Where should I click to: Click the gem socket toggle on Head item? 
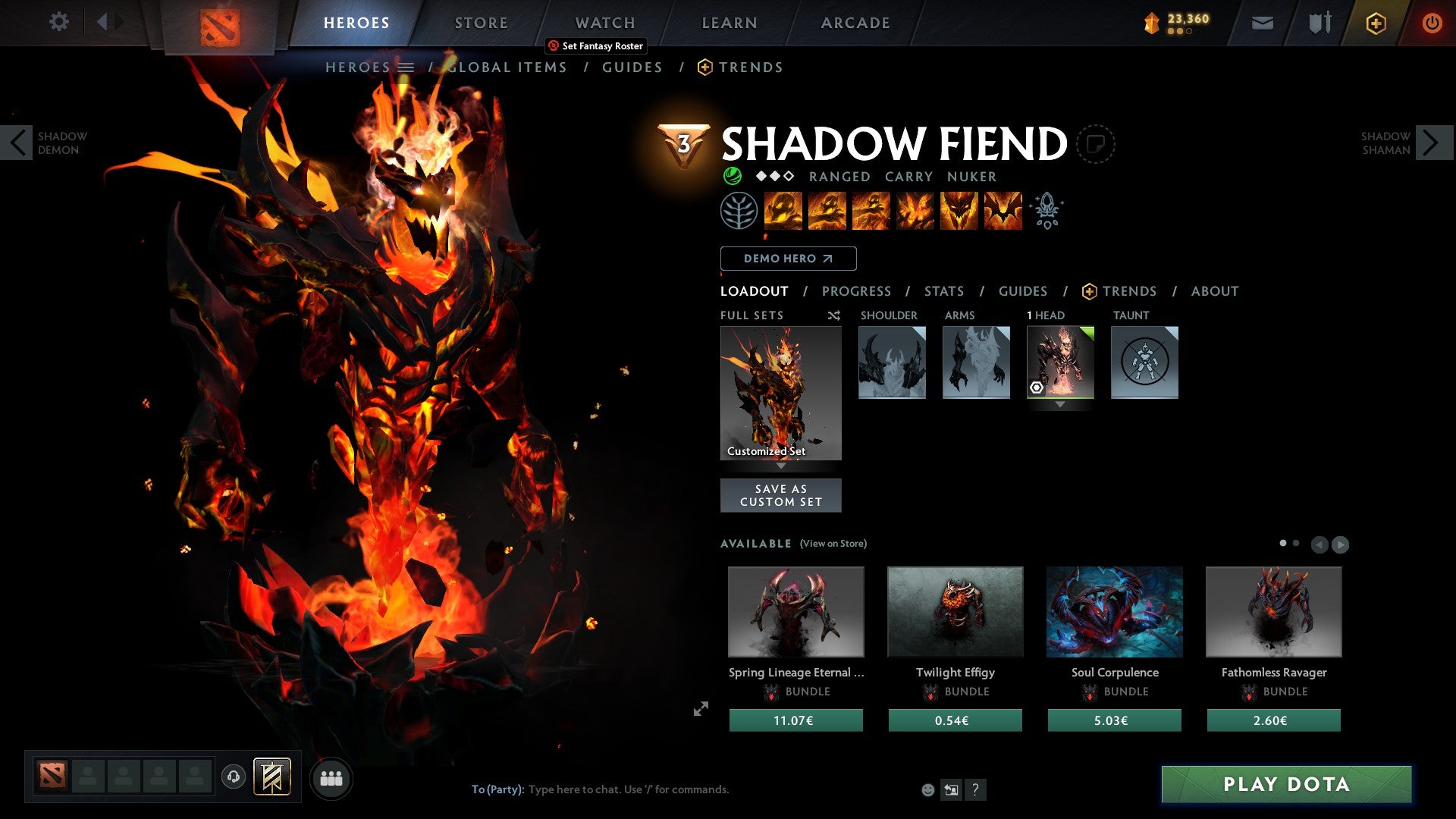click(x=1038, y=388)
